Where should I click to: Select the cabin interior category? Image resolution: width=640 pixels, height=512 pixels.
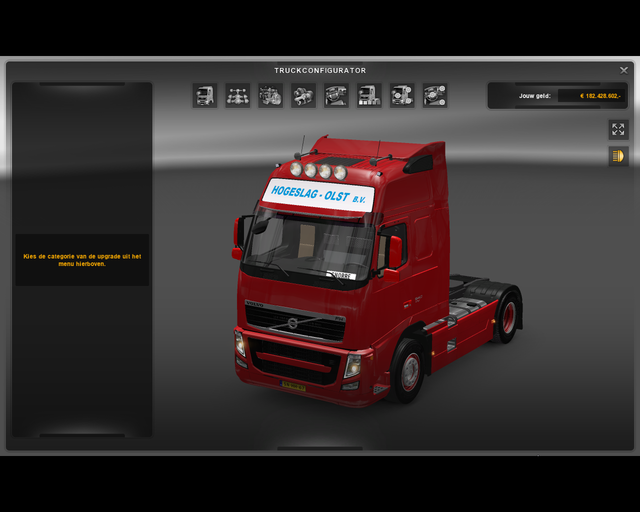click(336, 96)
